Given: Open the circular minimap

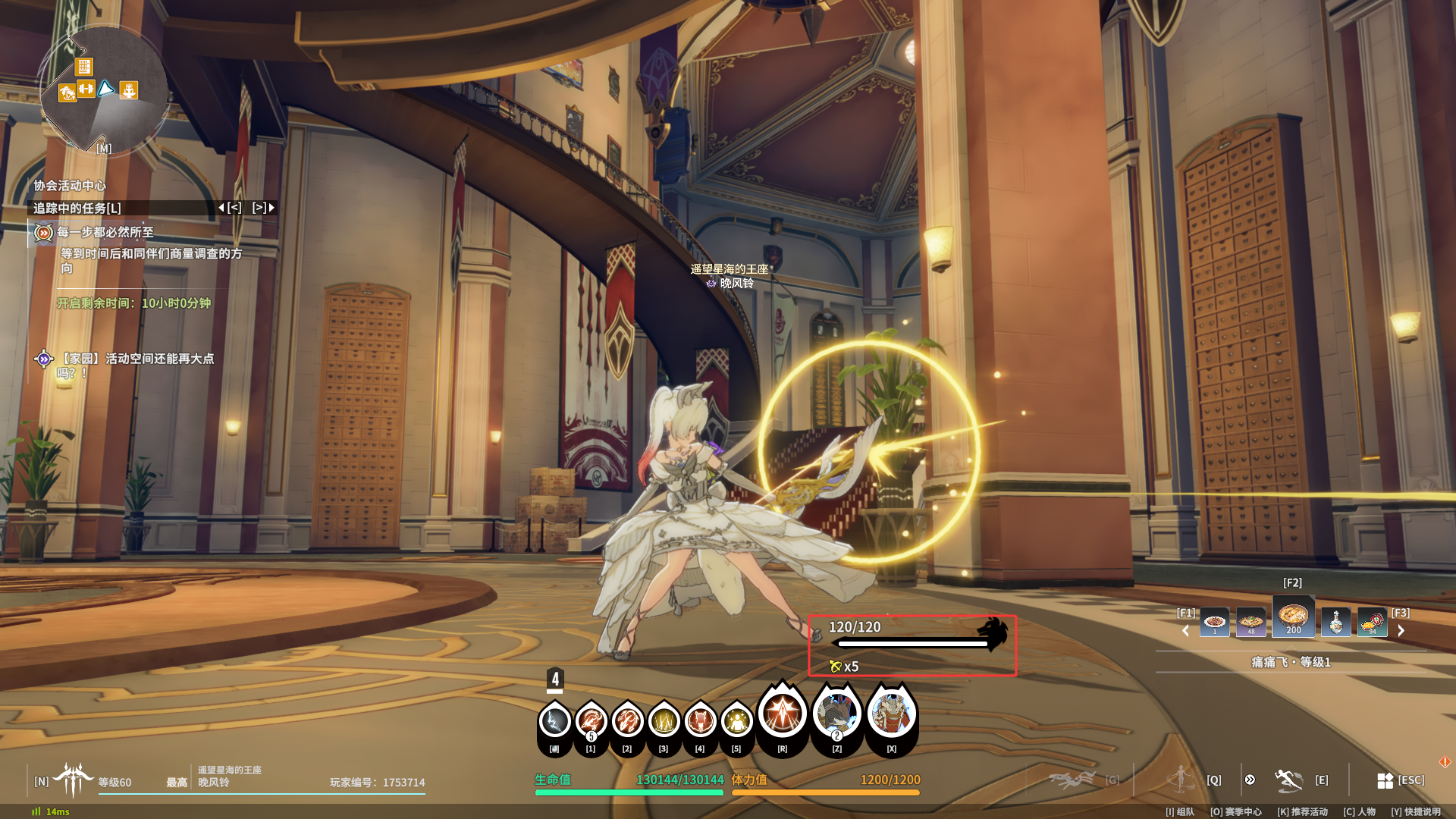Looking at the screenshot, I should point(104,89).
